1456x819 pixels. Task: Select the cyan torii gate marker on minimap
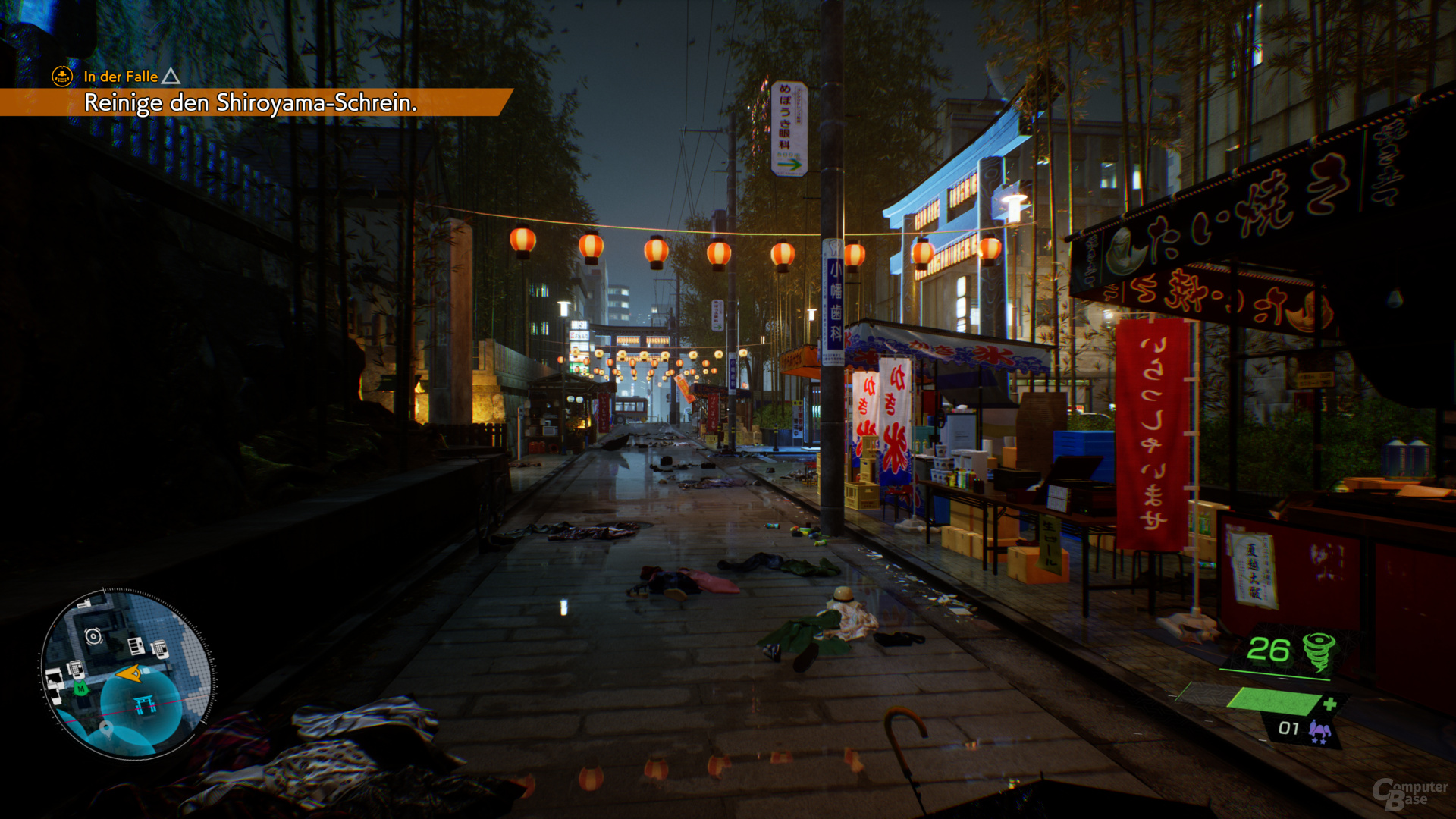pyautogui.click(x=144, y=705)
